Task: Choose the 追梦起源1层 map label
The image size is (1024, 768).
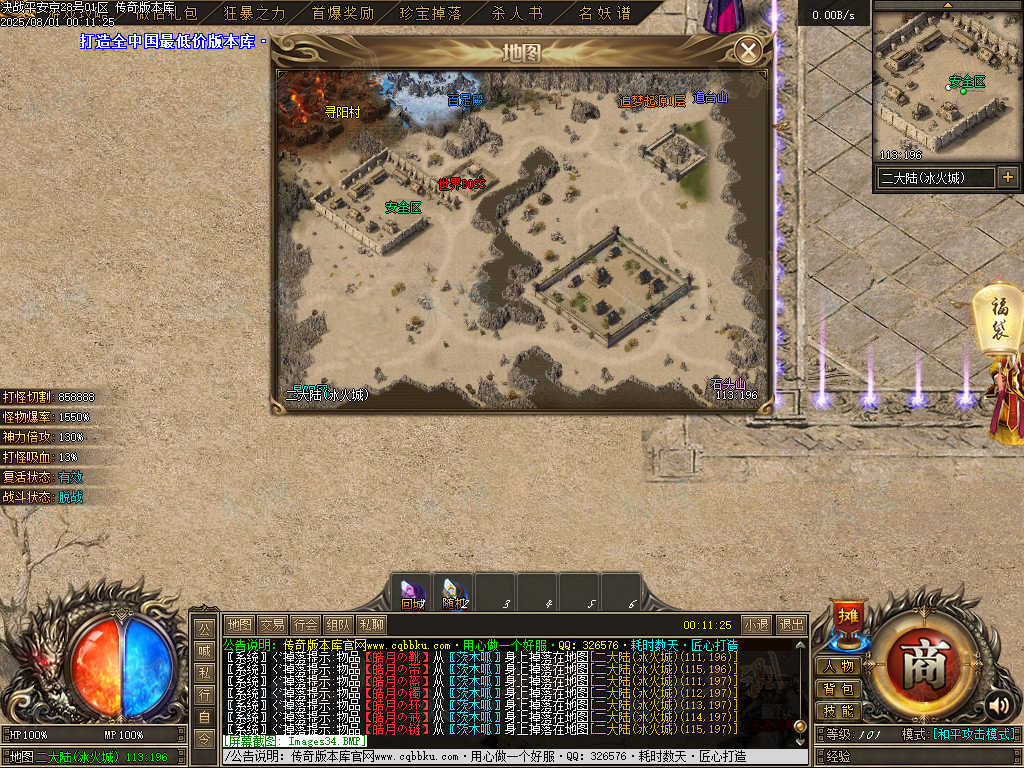Action: click(x=652, y=100)
